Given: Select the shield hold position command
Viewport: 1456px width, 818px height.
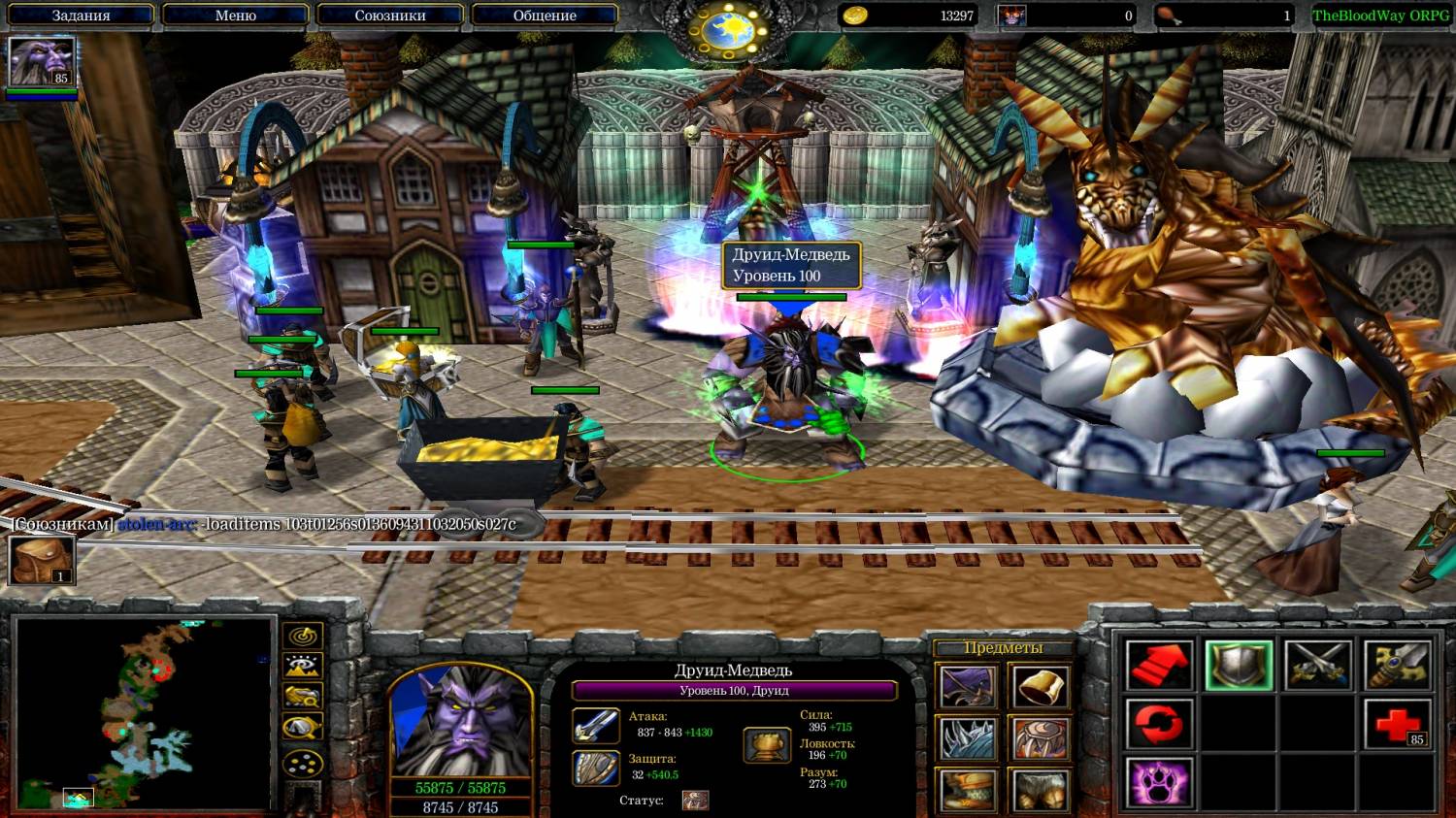Looking at the screenshot, I should (1239, 666).
